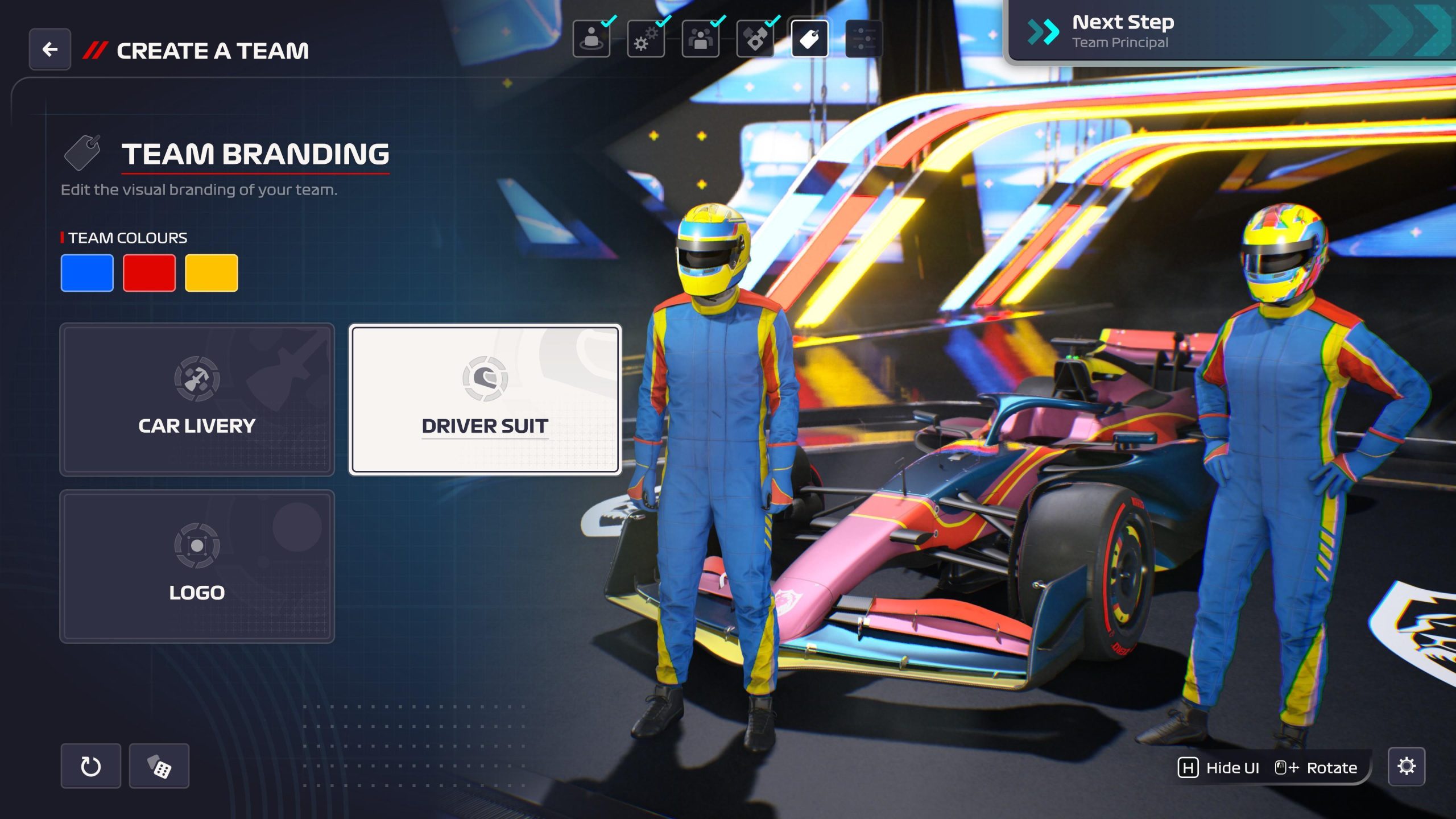This screenshot has width=1456, height=819.
Task: Edit the yellow team colour swatch
Action: coord(211,273)
